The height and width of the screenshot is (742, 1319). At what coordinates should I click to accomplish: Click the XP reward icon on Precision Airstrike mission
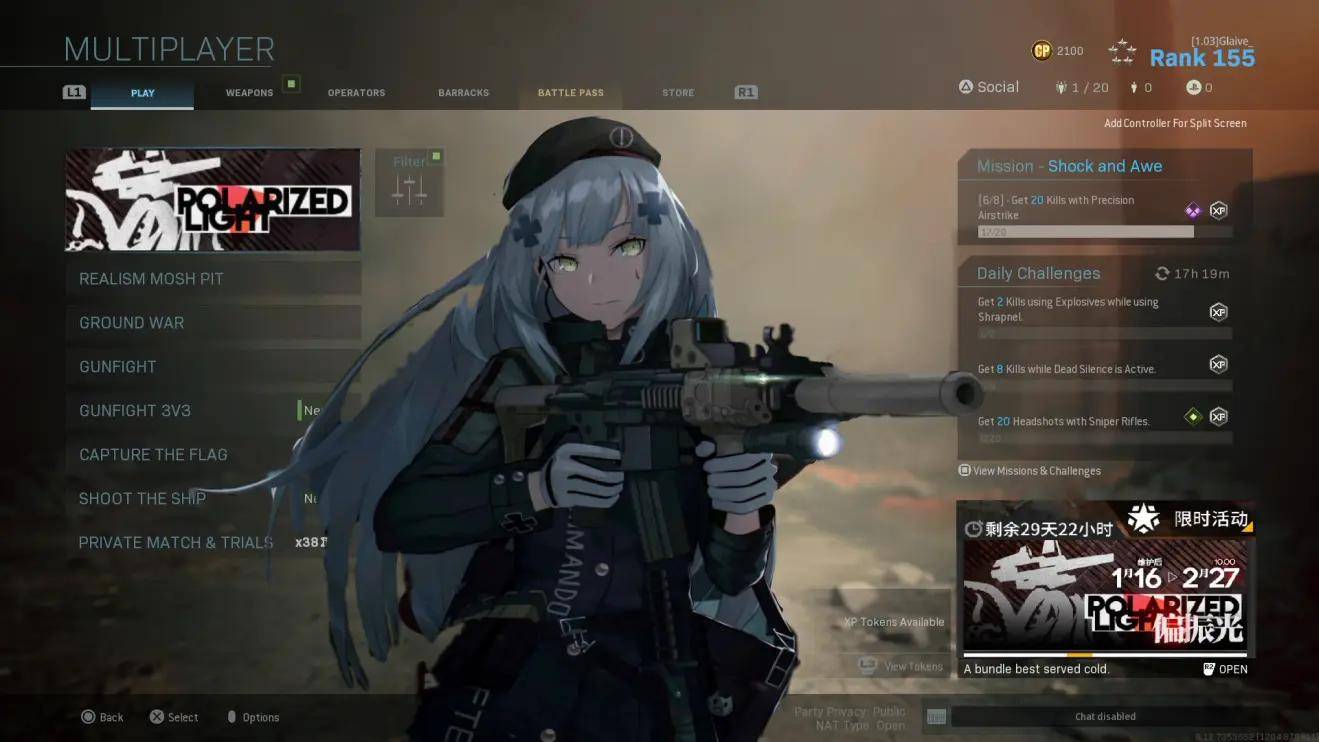(1218, 210)
